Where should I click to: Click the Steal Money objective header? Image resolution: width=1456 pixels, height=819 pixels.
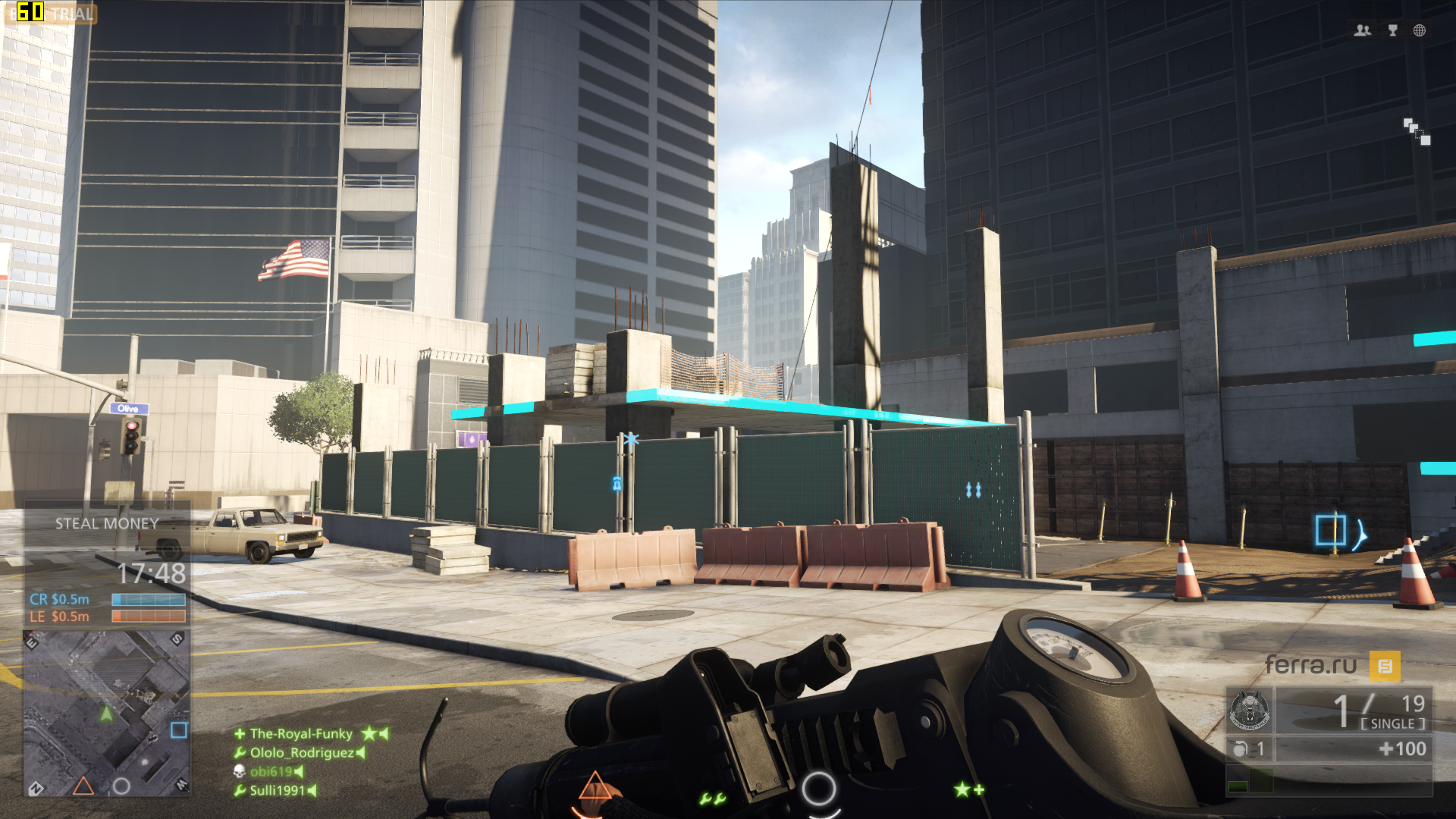click(107, 523)
